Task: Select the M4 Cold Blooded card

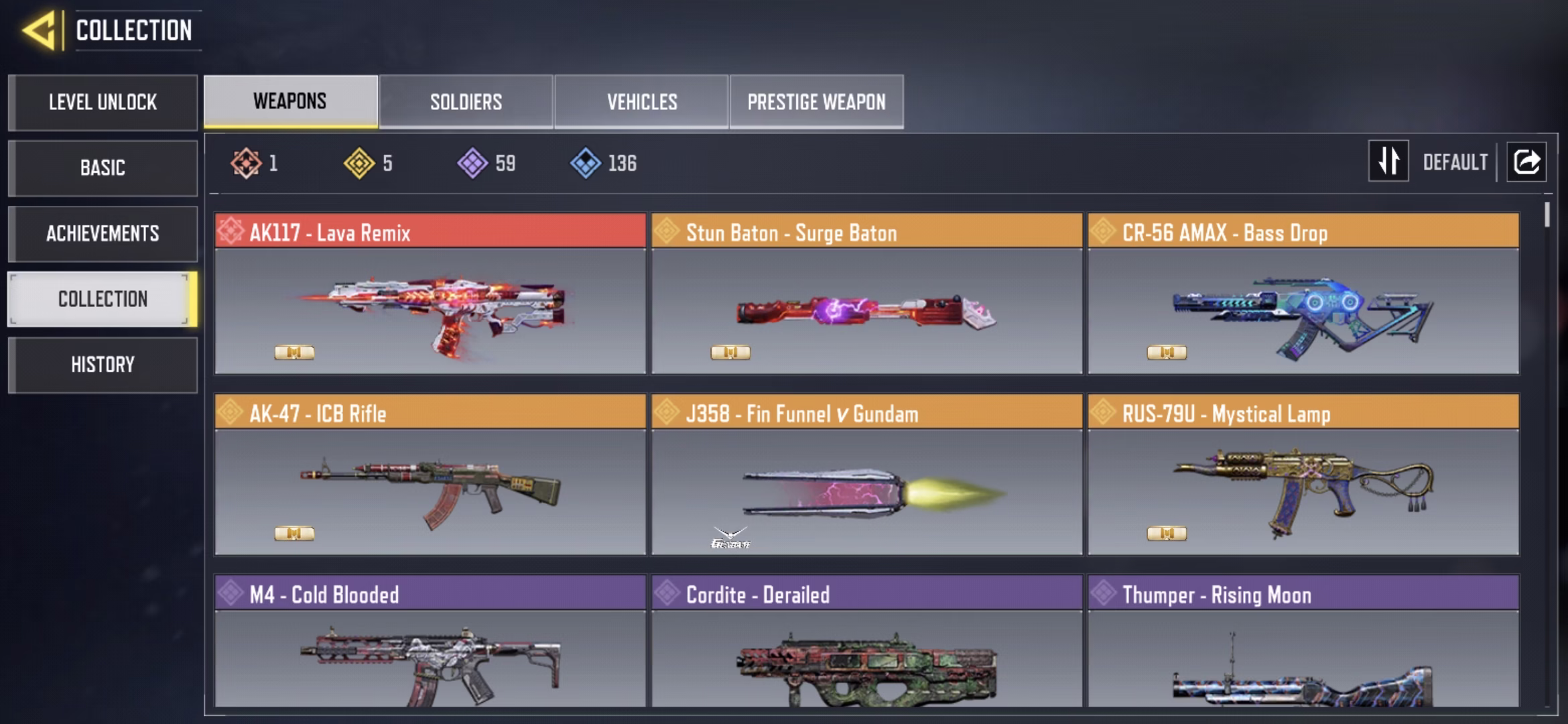Action: click(x=430, y=642)
